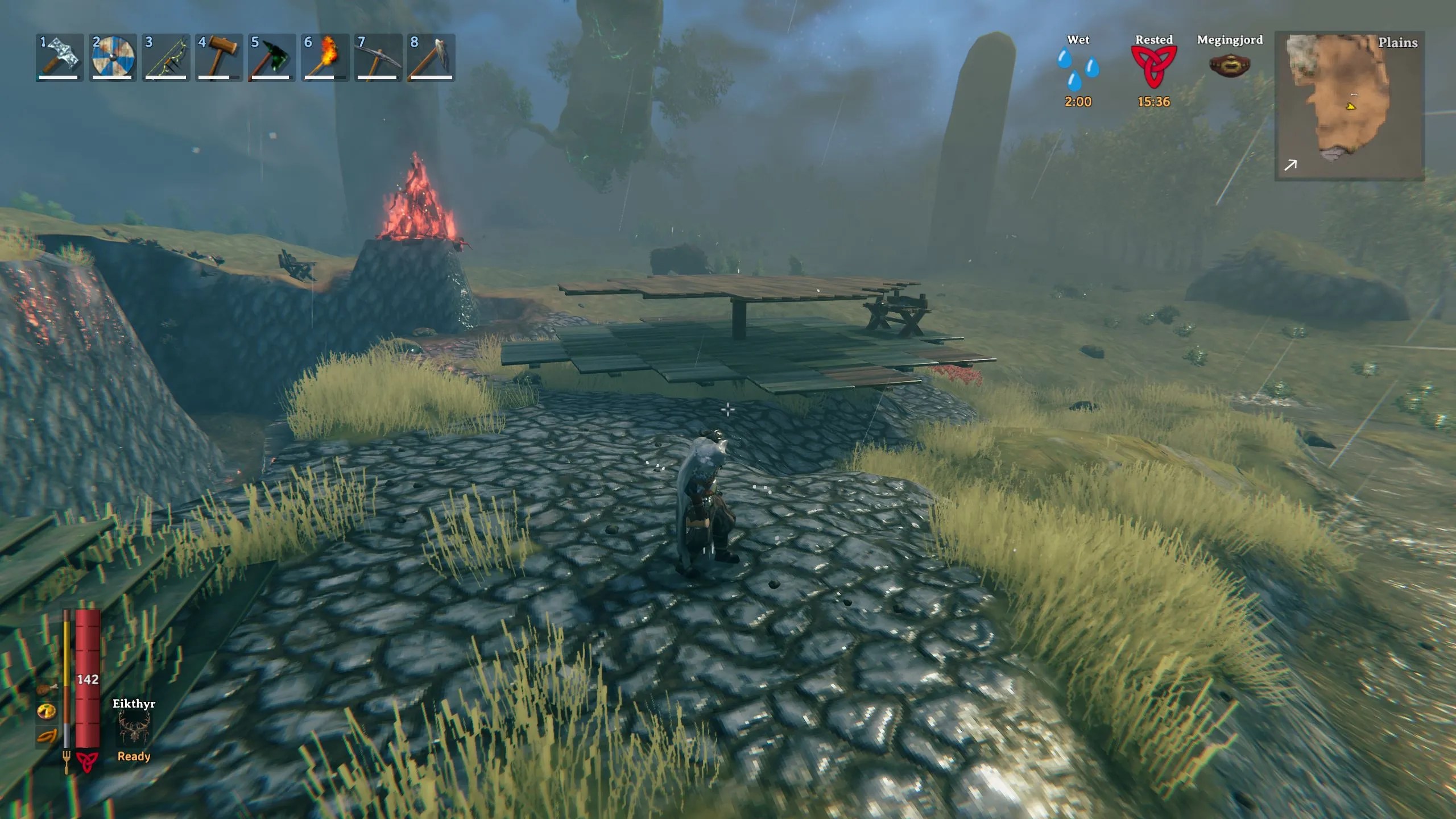Select the hammer build tool in slot 4
1456x819 pixels.
coord(219,59)
